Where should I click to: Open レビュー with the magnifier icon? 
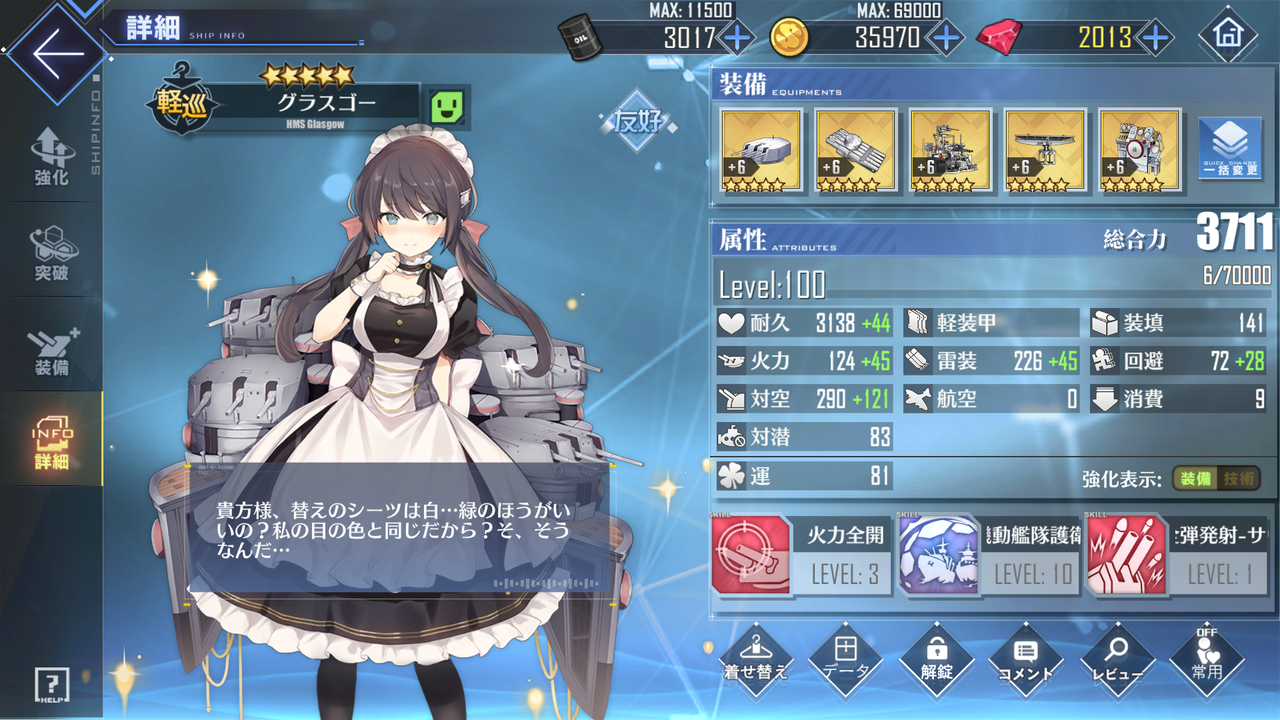1118,658
